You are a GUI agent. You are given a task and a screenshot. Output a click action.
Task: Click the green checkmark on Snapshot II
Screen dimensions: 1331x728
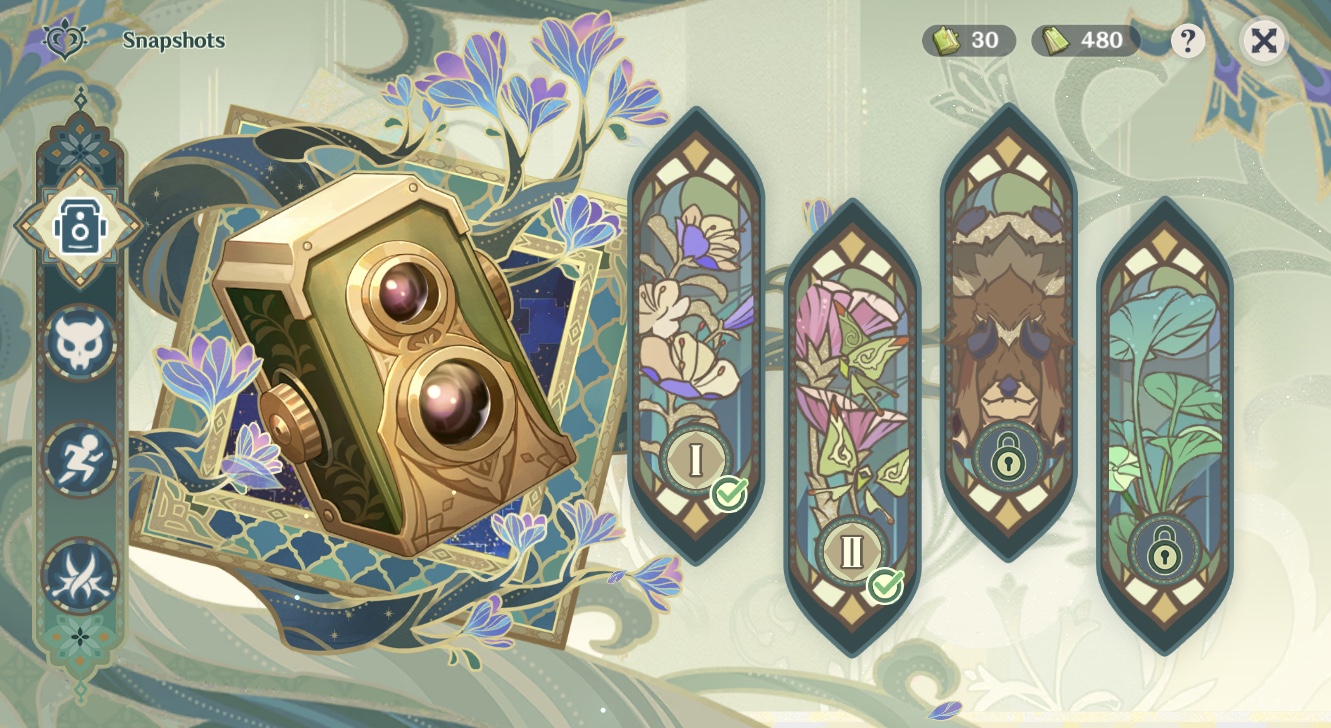885,586
